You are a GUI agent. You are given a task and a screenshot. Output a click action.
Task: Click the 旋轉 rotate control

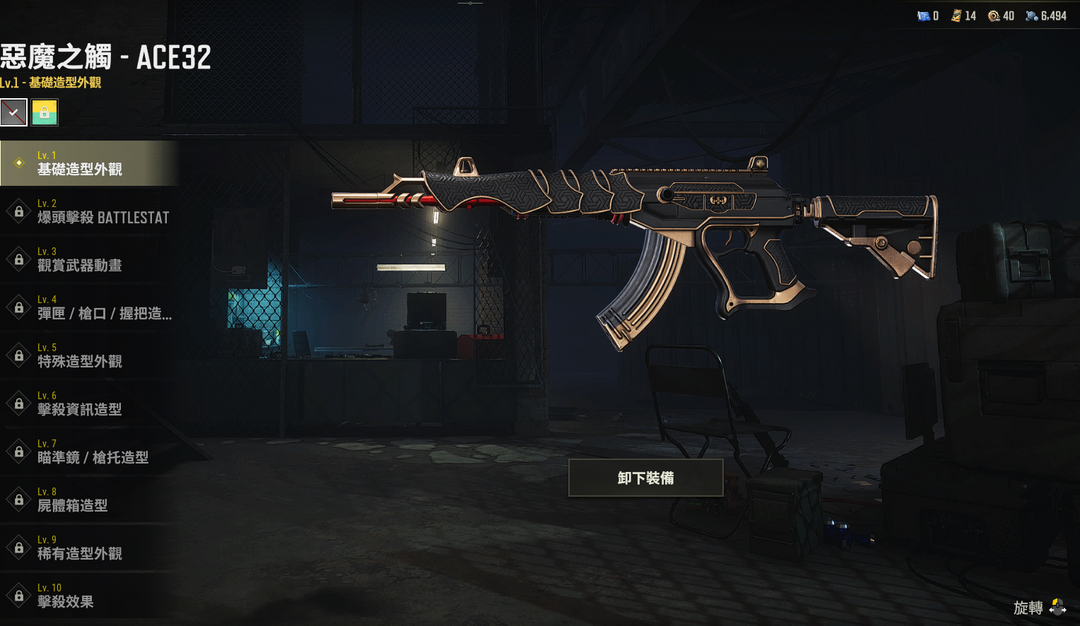[1039, 608]
